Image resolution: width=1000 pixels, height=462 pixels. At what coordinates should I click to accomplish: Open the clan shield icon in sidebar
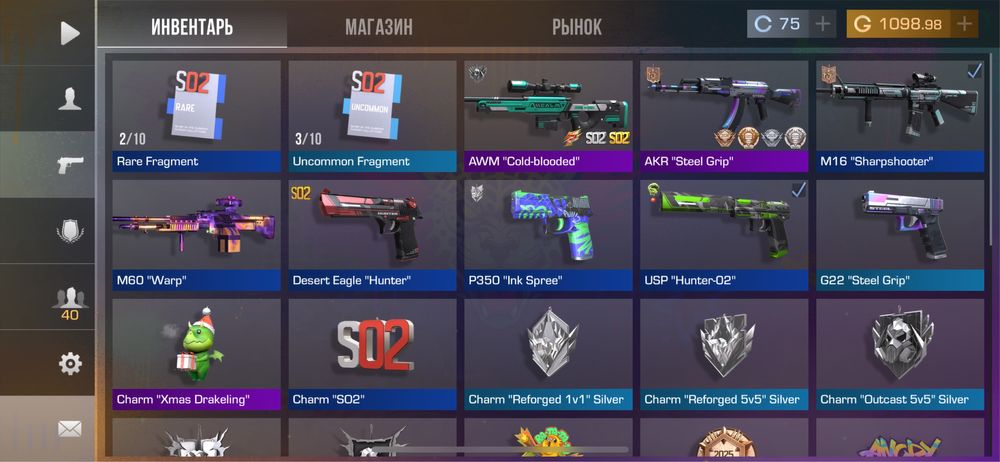pos(69,232)
